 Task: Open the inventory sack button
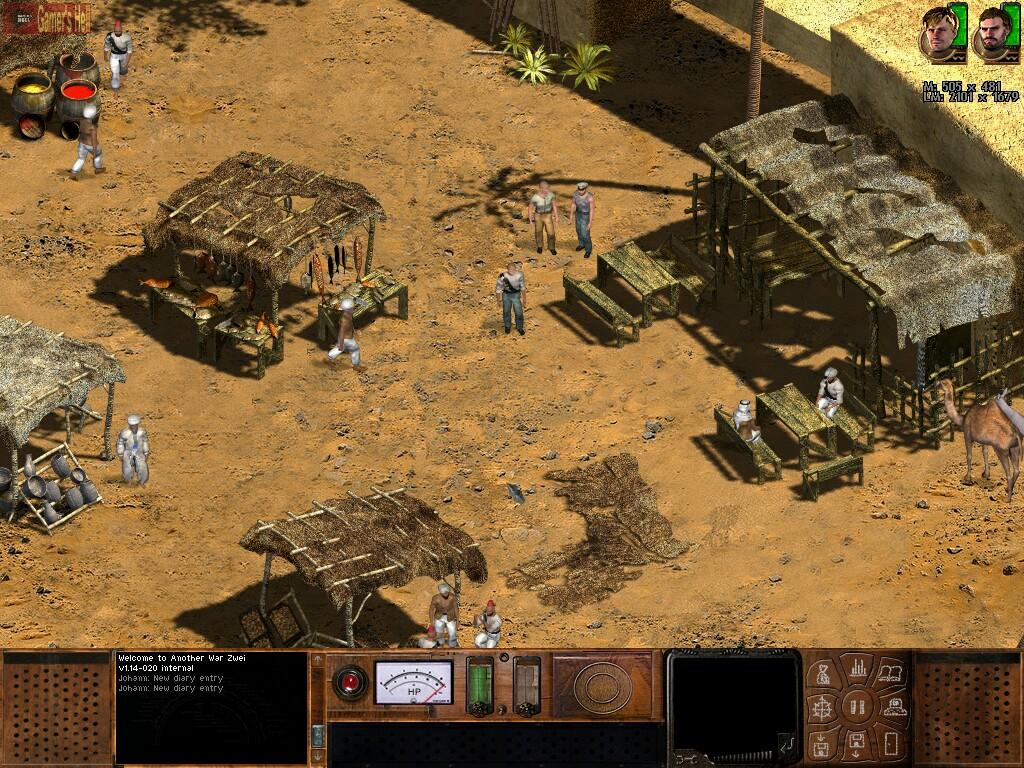pyautogui.click(x=825, y=674)
